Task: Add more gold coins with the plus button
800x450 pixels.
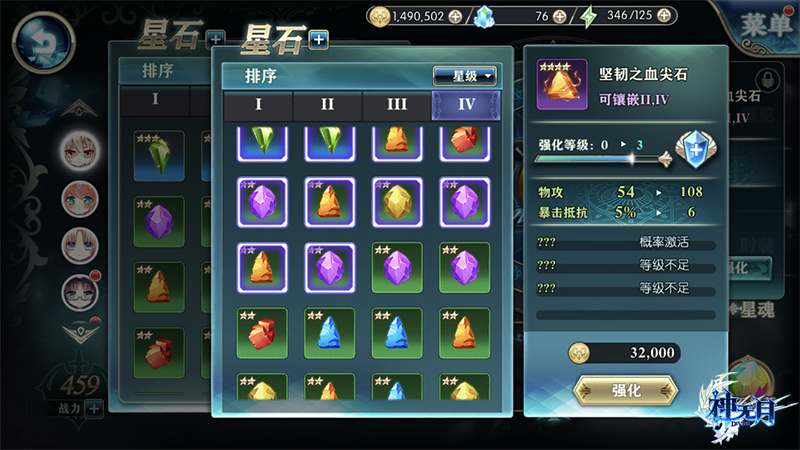Action: pyautogui.click(x=455, y=16)
